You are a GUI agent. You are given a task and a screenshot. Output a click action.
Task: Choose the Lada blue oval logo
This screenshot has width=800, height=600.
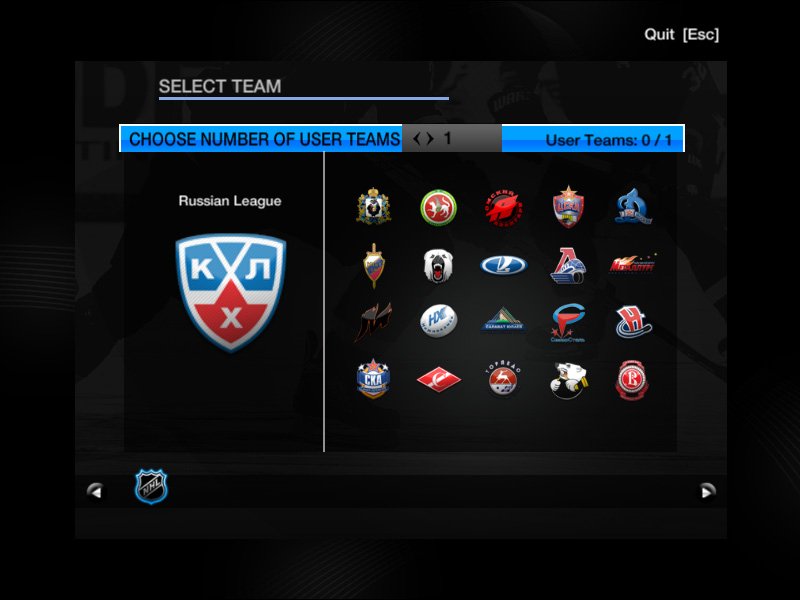coord(501,265)
